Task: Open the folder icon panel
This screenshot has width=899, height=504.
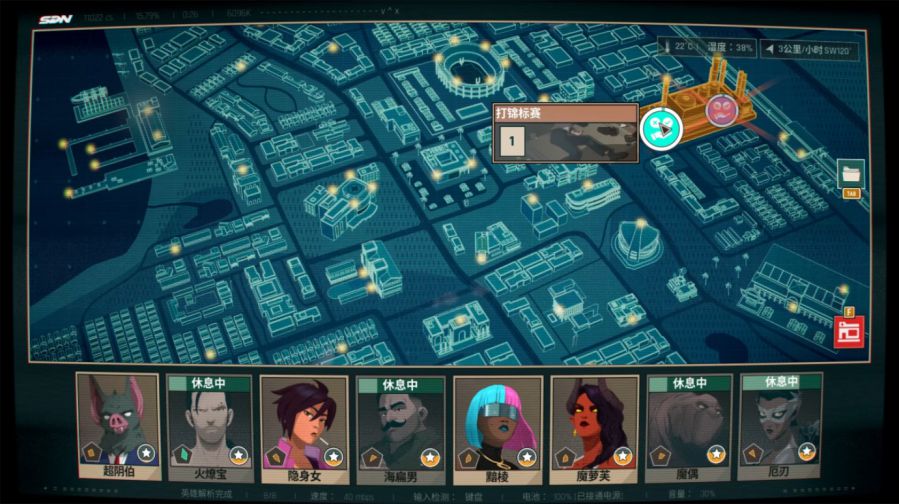Action: tap(851, 173)
